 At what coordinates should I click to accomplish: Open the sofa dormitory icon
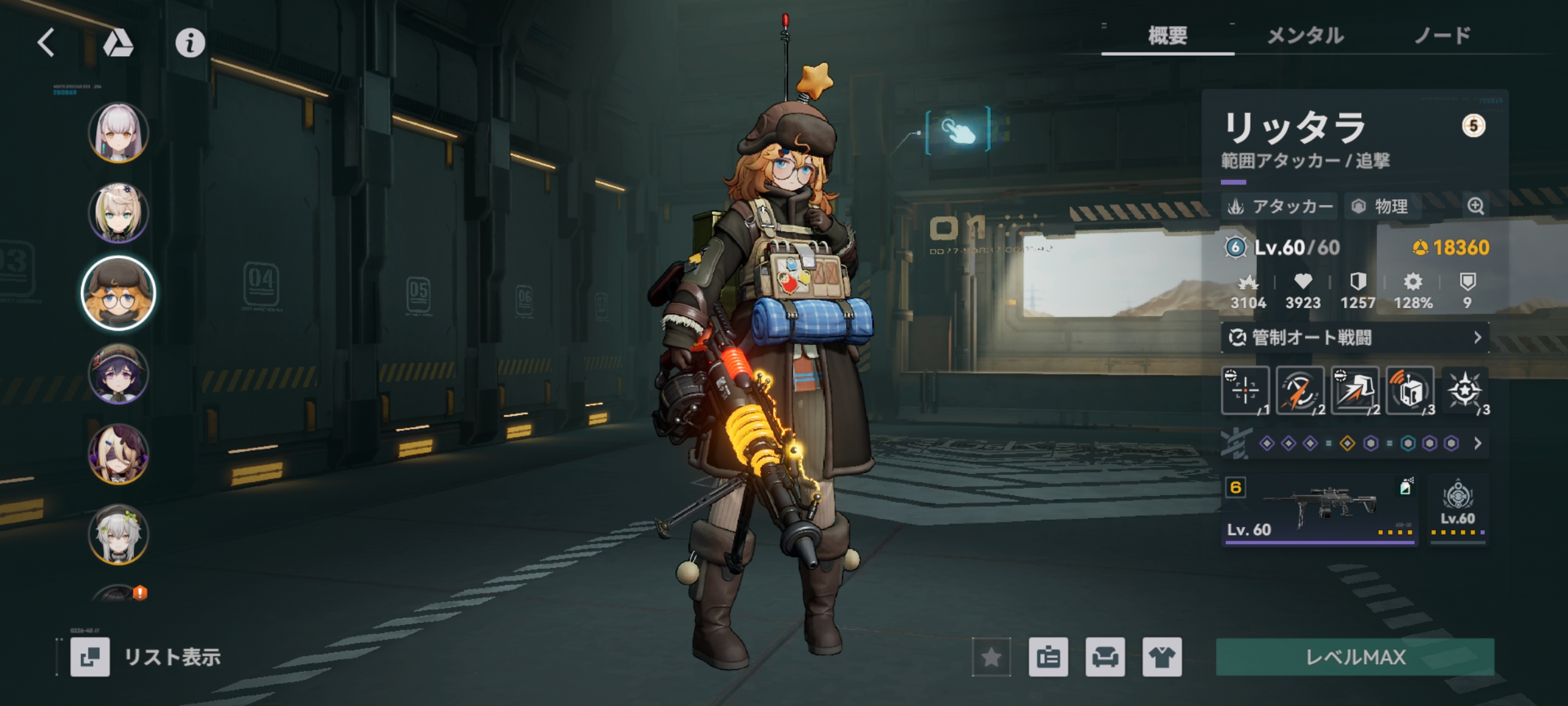tap(1105, 657)
